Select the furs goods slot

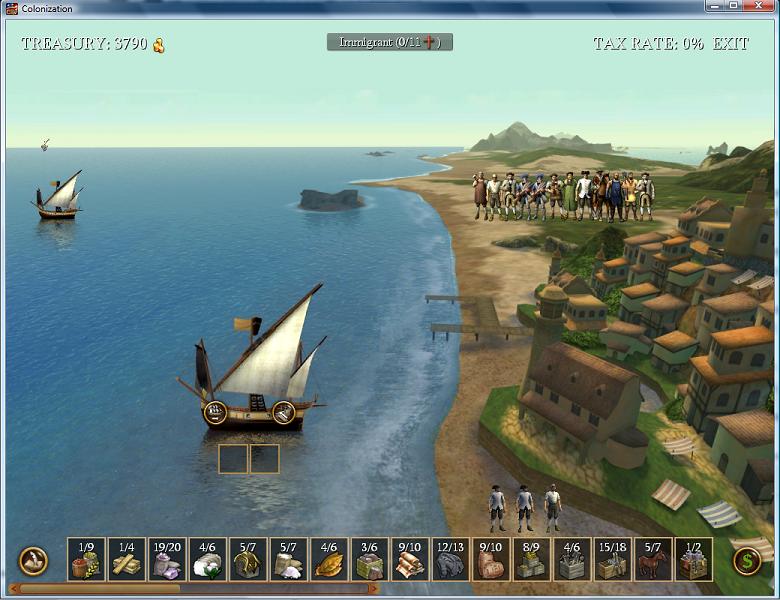click(248, 560)
